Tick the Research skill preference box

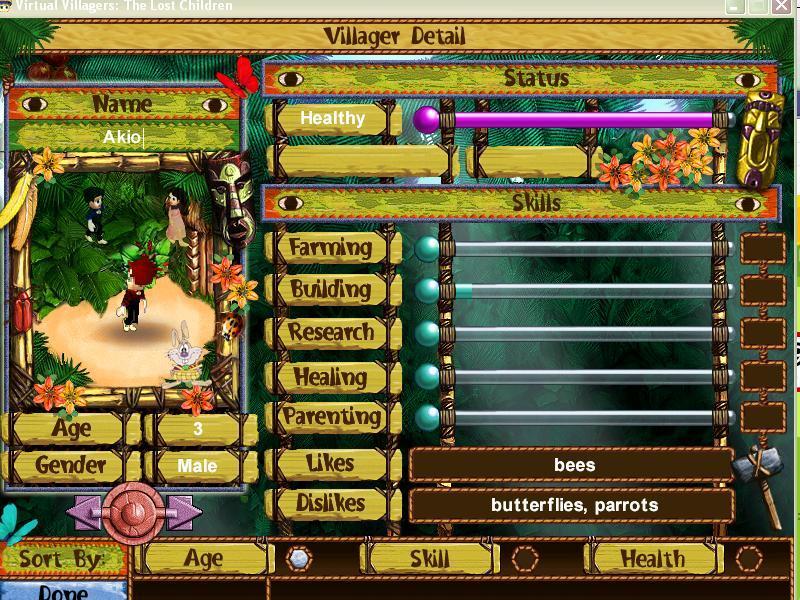[x=762, y=333]
